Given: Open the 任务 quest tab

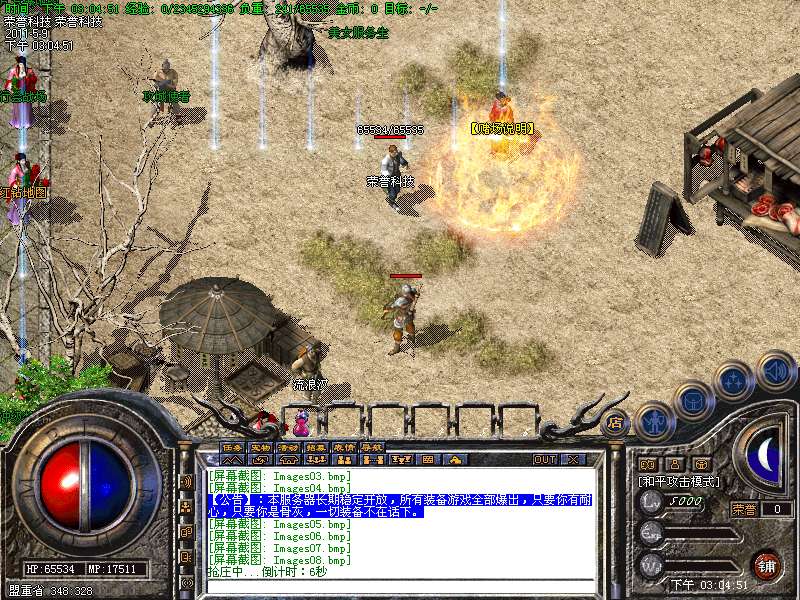Looking at the screenshot, I should pyautogui.click(x=232, y=447).
